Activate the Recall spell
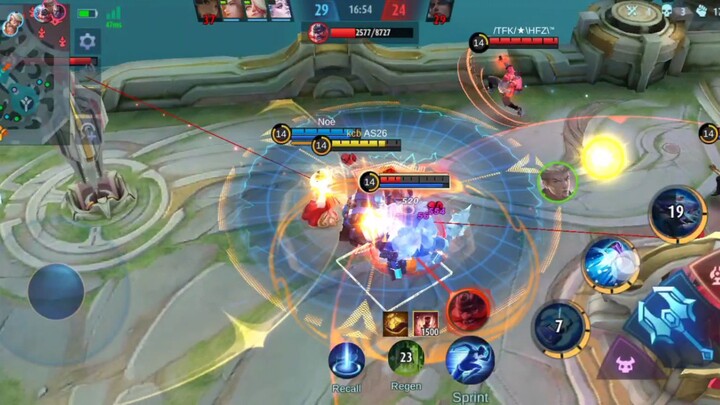 click(346, 360)
